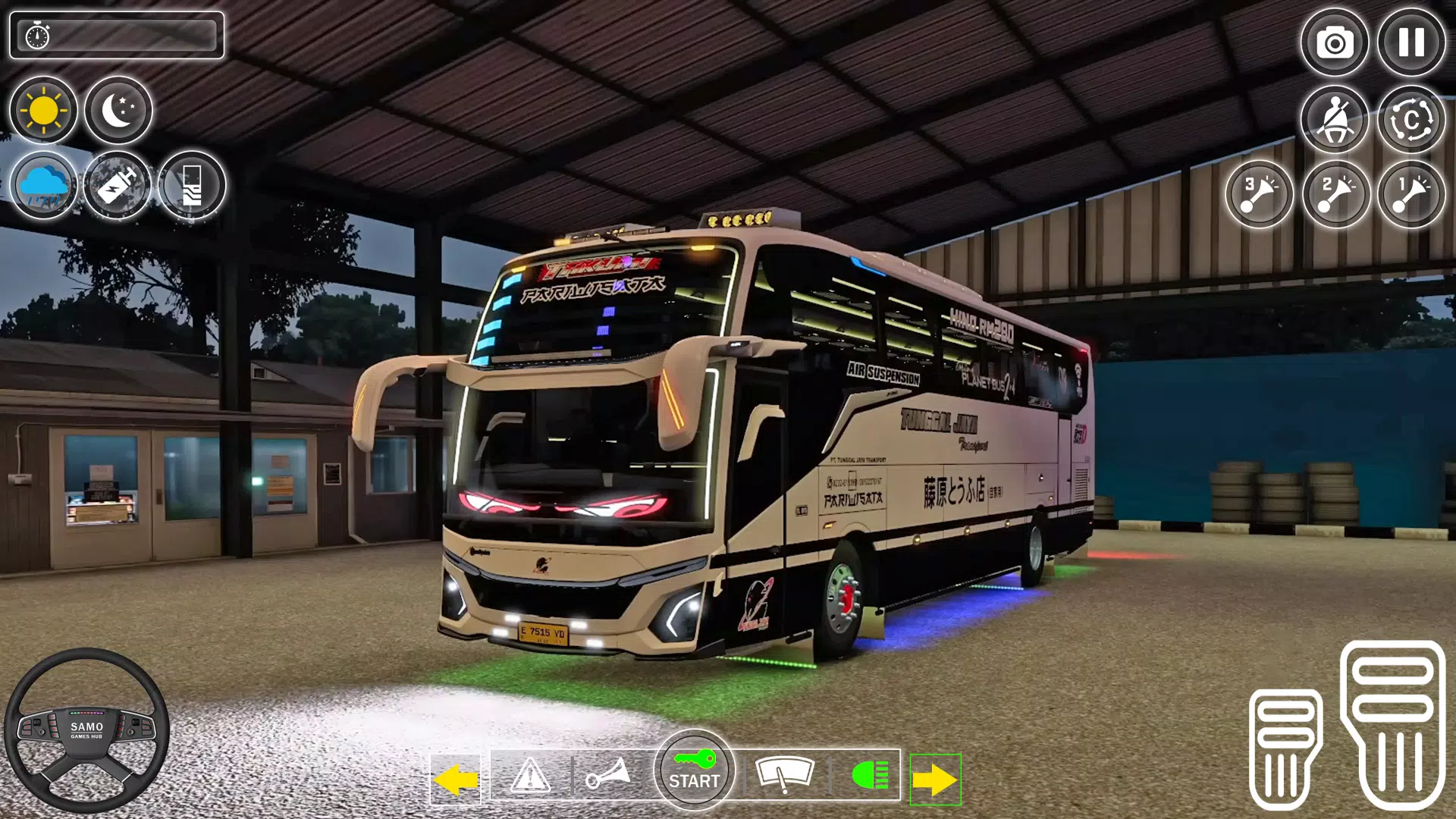Honk horn sound number 1

(1410, 195)
